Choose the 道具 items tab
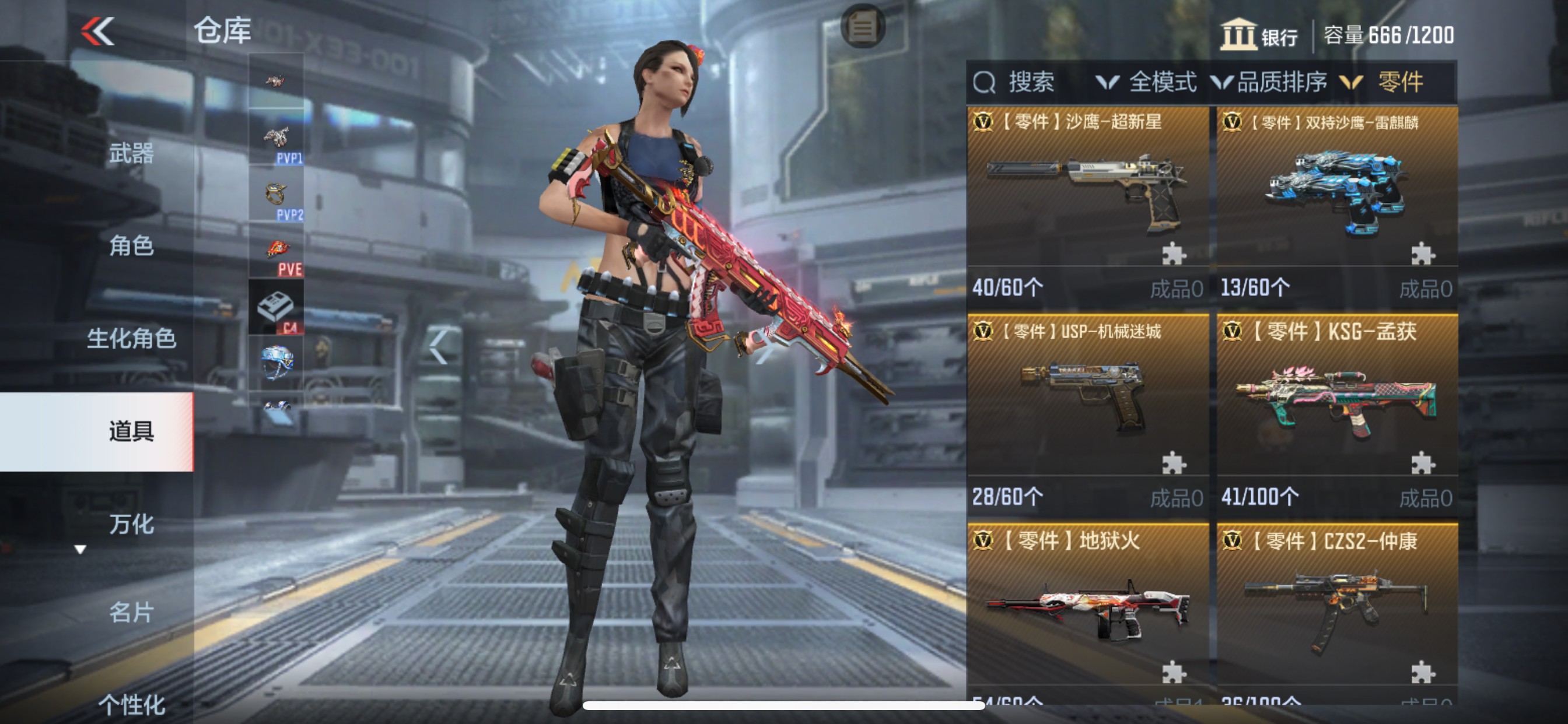This screenshot has height=724, width=1568. point(131,431)
